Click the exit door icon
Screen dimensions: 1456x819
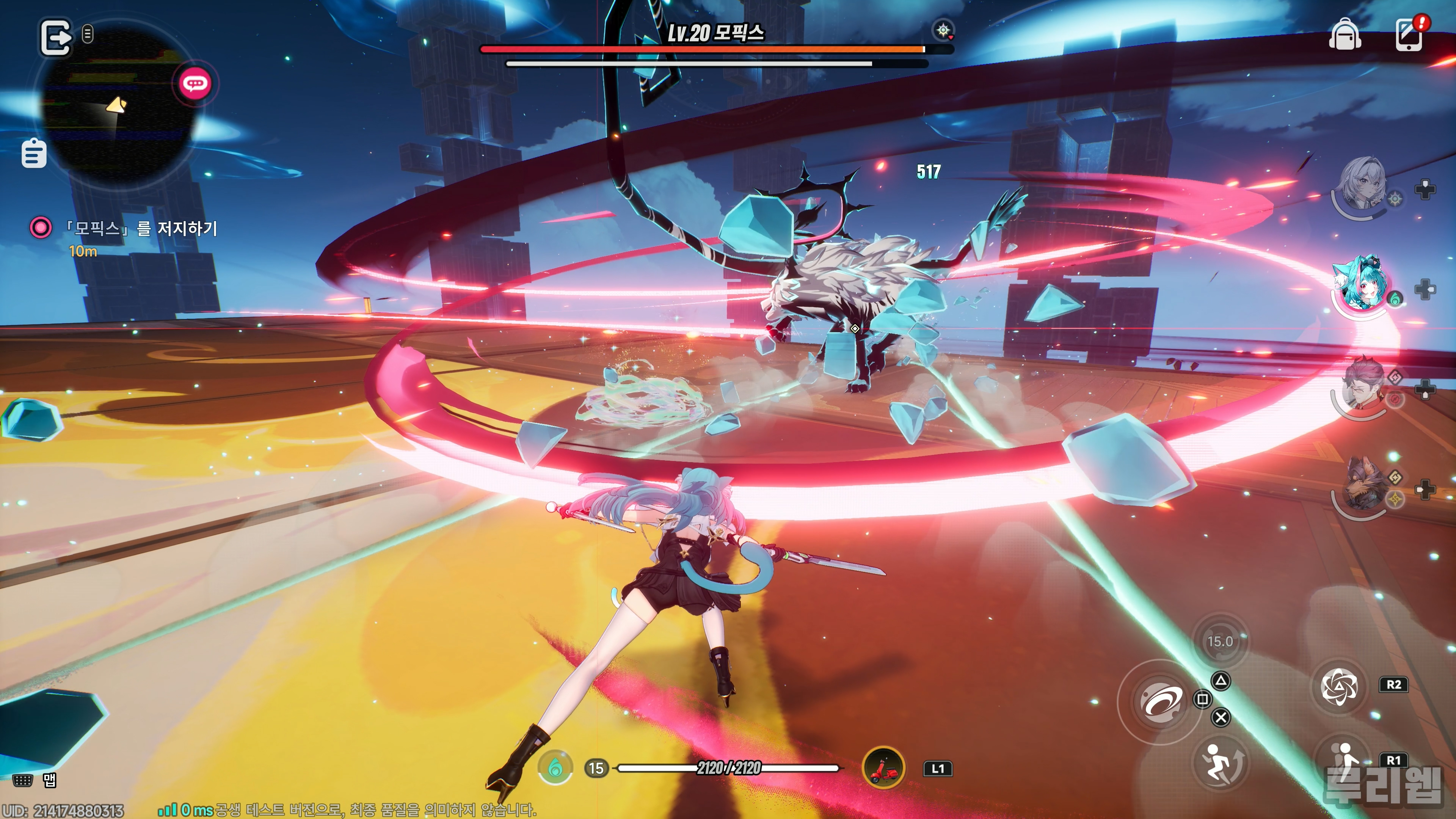(55, 38)
